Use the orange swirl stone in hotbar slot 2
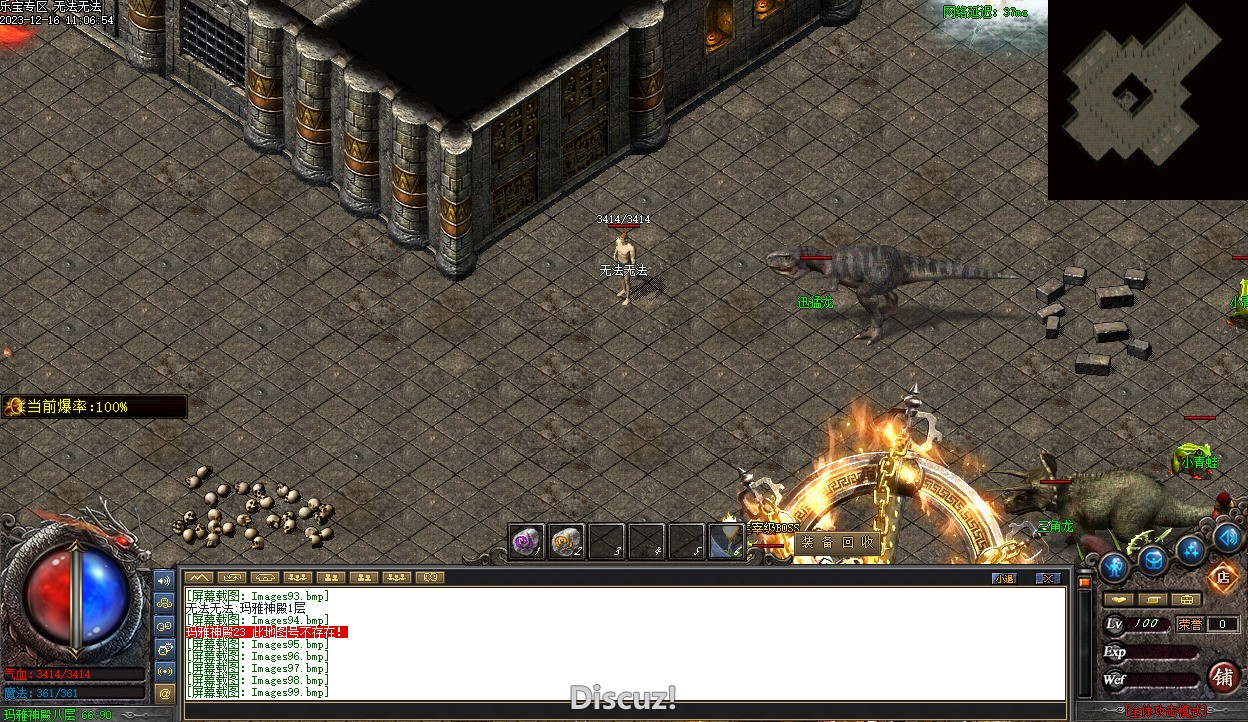Viewport: 1248px width, 722px height. click(566, 542)
